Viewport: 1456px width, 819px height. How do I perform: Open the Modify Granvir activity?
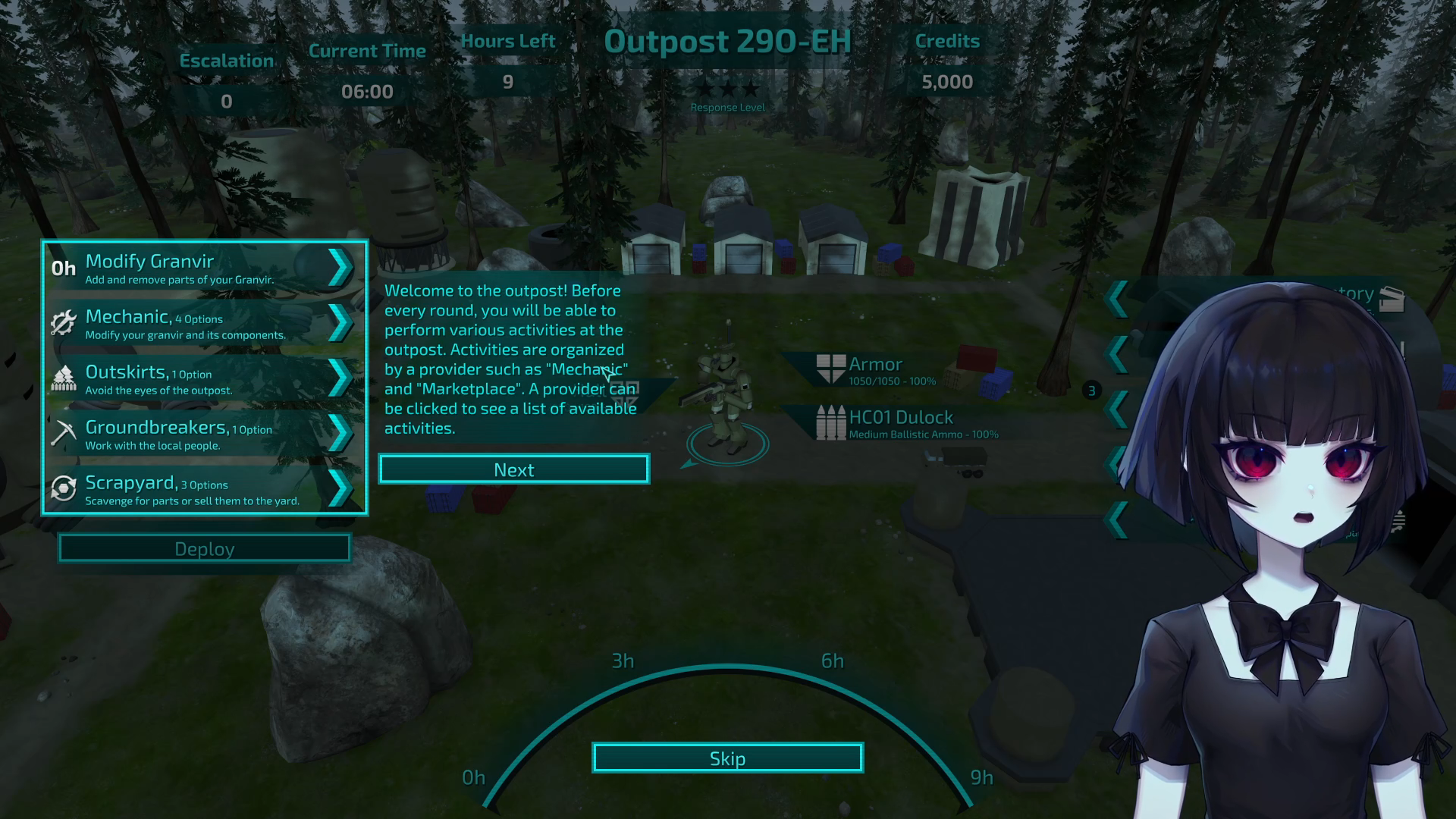point(203,268)
